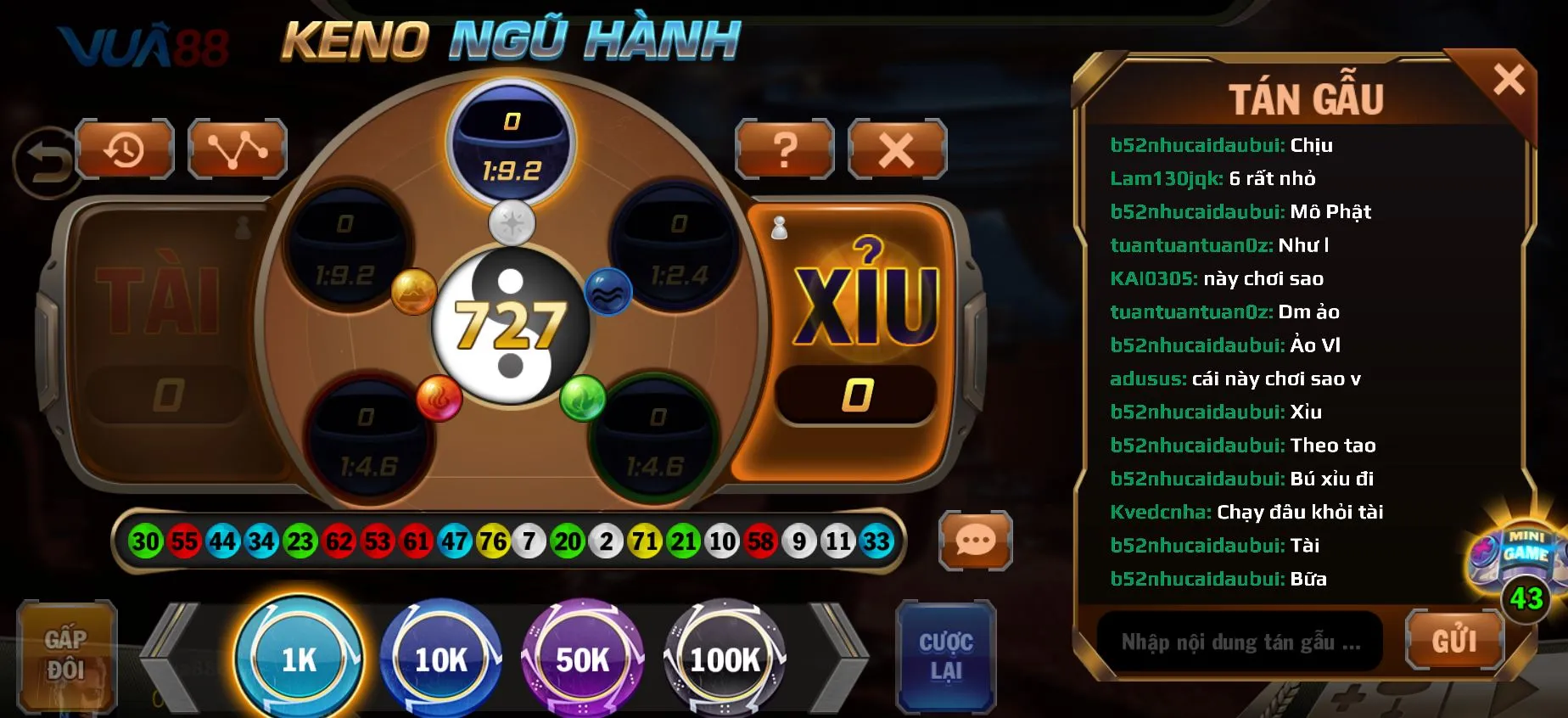This screenshot has height=718, width=1568.
Task: Choose the 10K betting chip
Action: pyautogui.click(x=440, y=659)
